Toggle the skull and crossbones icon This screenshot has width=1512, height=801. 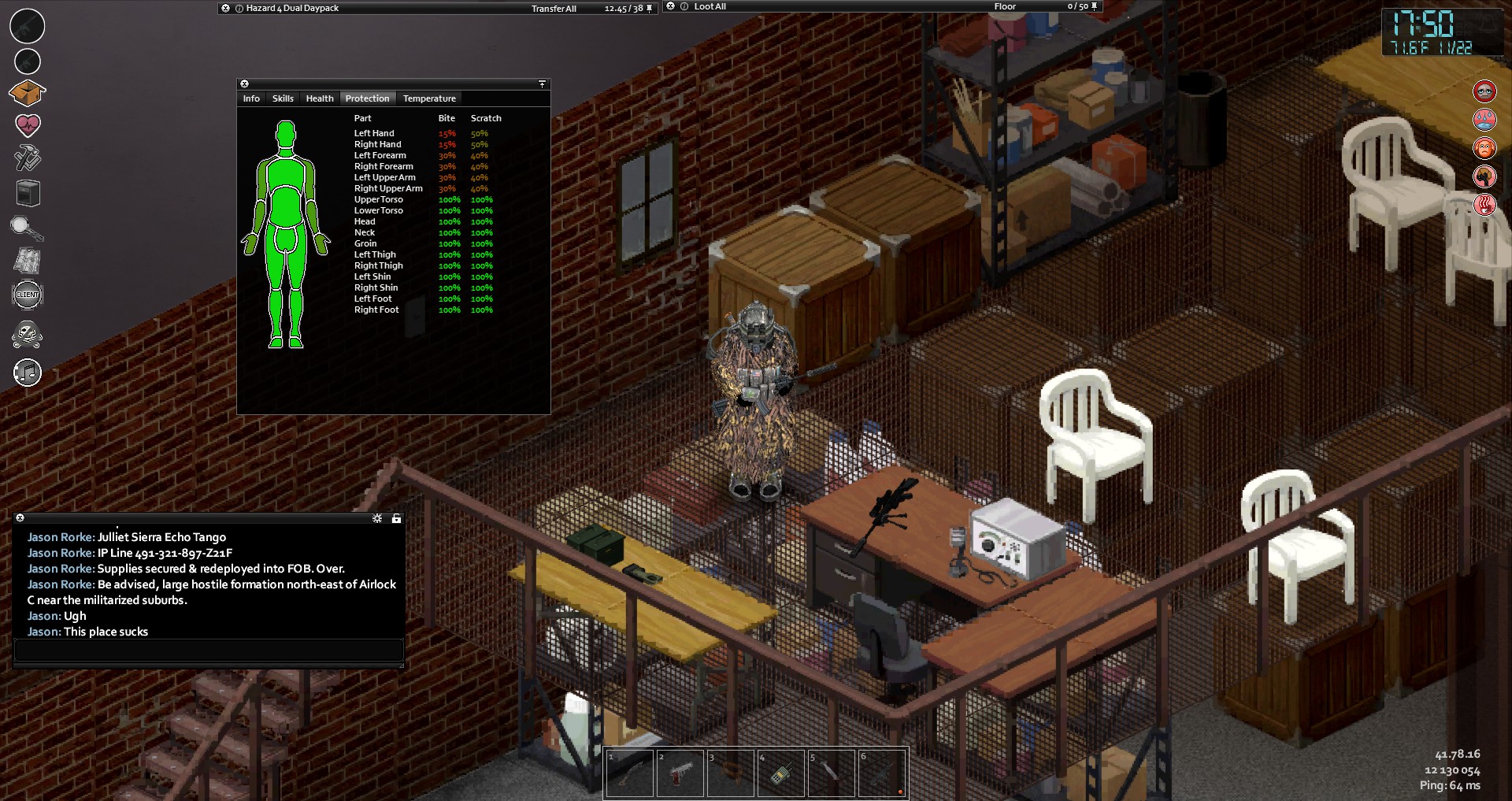pyautogui.click(x=28, y=335)
